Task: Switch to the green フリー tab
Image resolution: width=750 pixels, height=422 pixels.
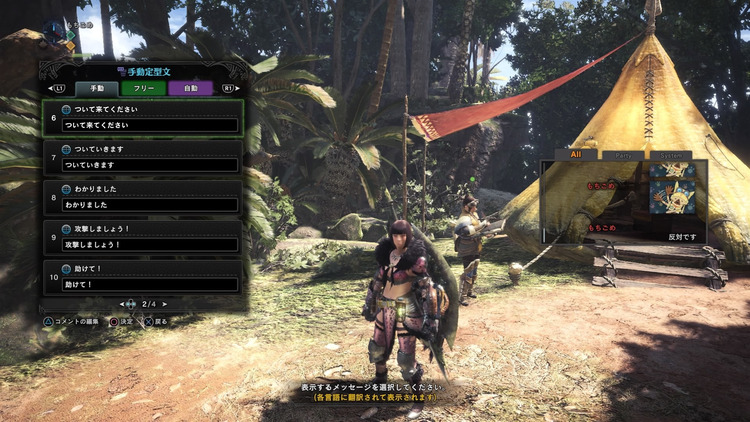Action: click(143, 88)
